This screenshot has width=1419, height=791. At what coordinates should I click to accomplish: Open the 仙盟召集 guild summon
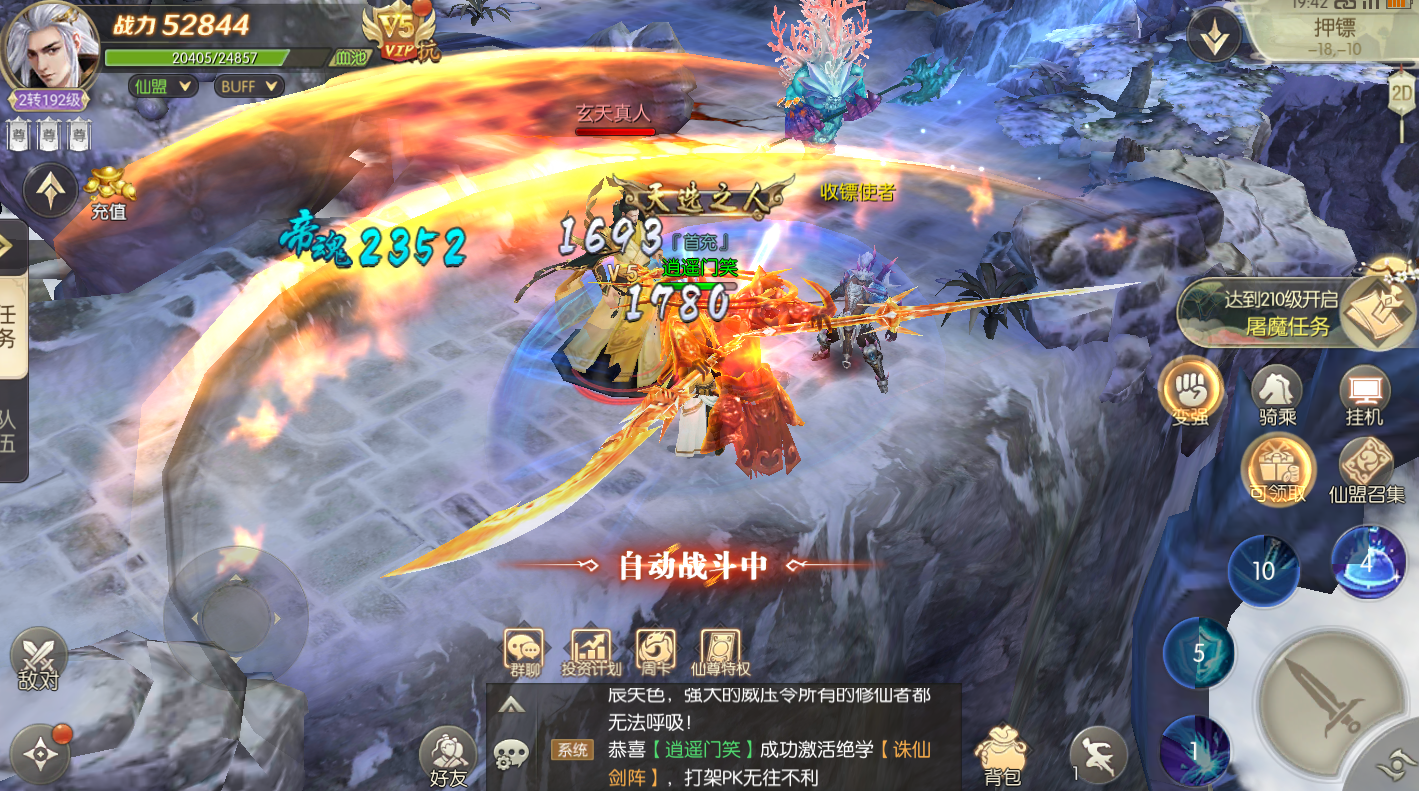pos(1366,470)
